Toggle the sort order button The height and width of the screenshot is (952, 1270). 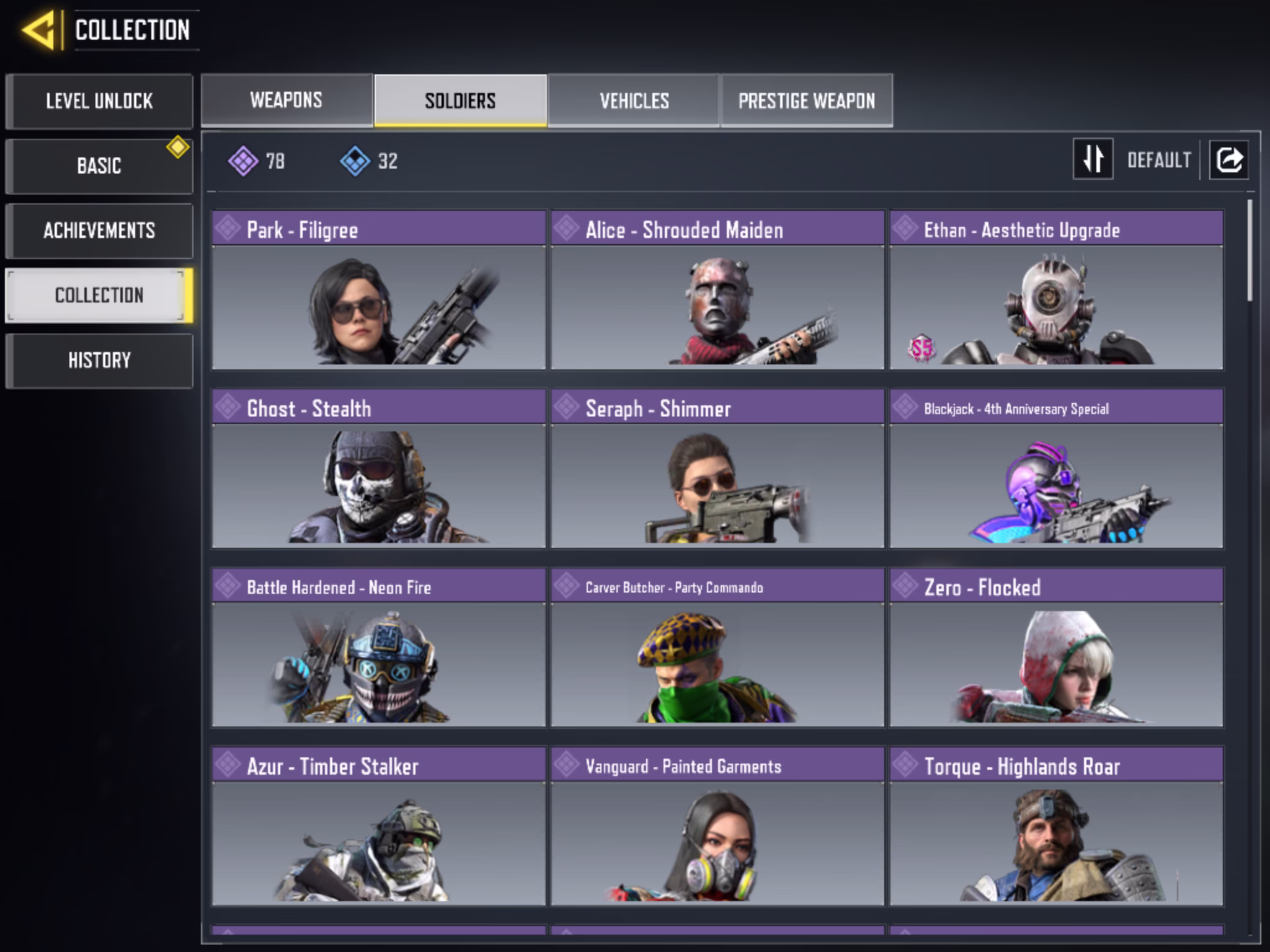coord(1093,159)
